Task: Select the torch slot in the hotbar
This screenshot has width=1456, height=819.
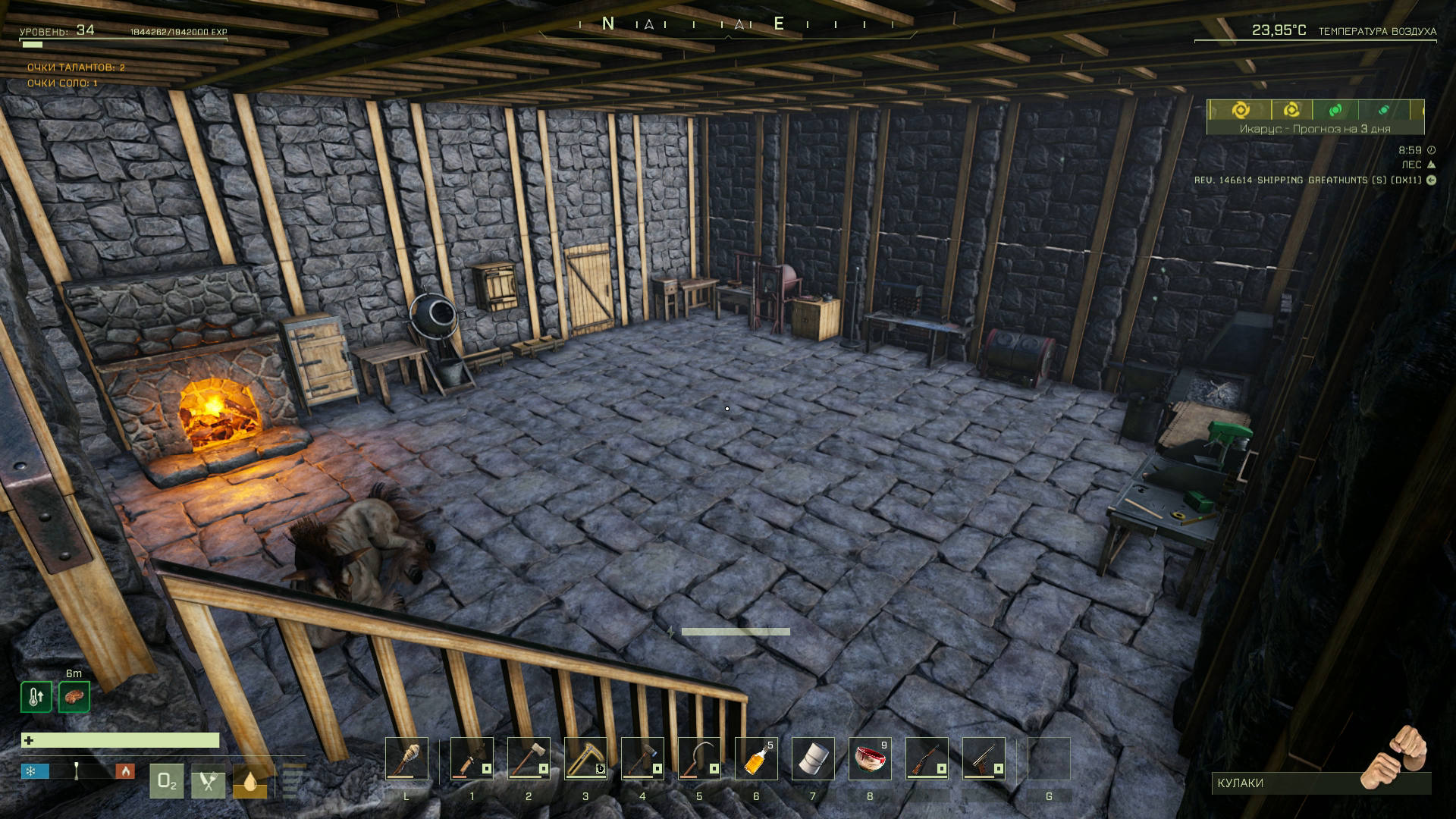Action: pos(406,758)
